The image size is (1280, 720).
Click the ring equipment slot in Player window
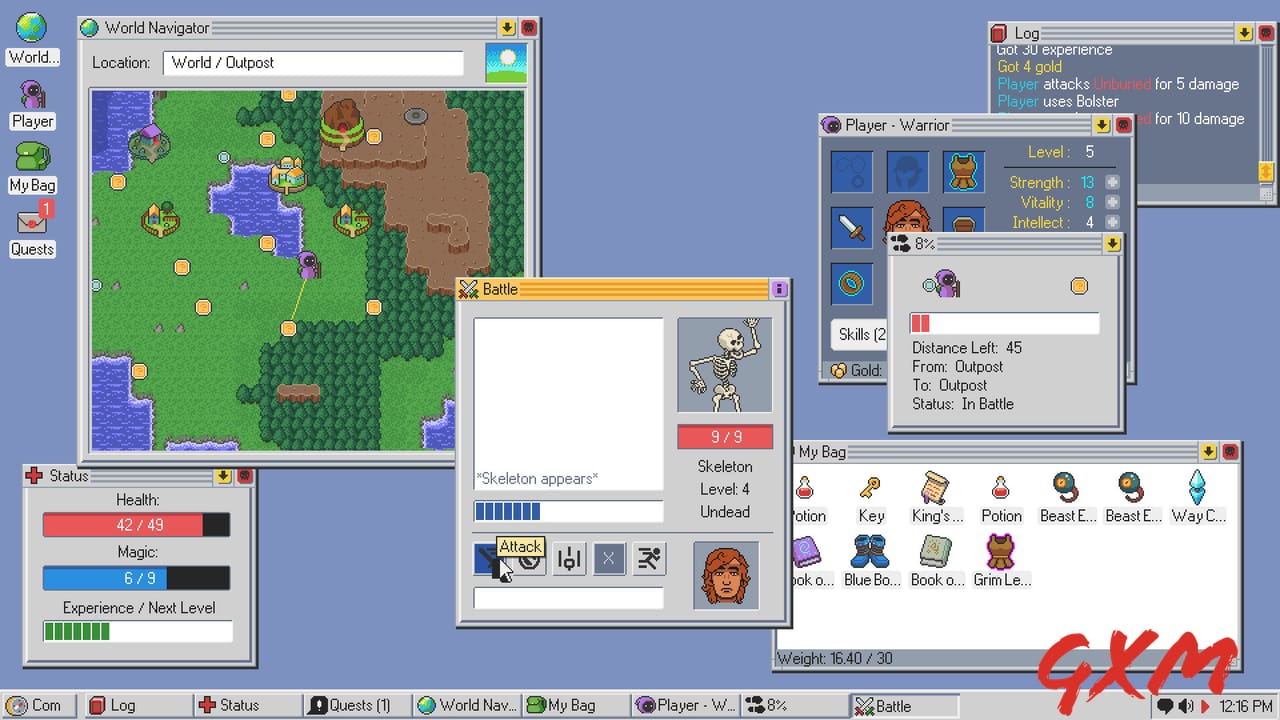(x=852, y=283)
